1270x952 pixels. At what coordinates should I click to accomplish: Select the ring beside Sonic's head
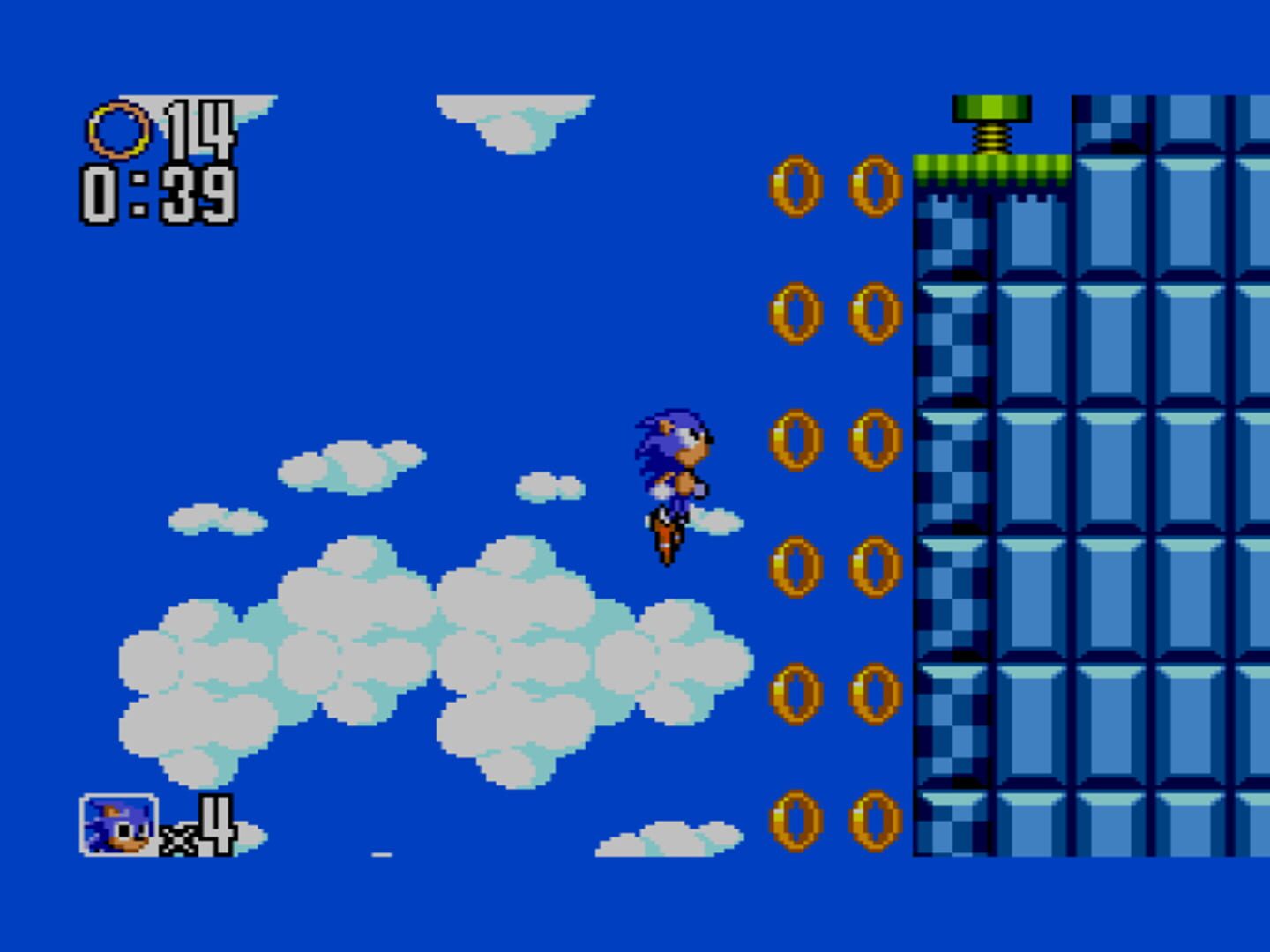coord(795,441)
